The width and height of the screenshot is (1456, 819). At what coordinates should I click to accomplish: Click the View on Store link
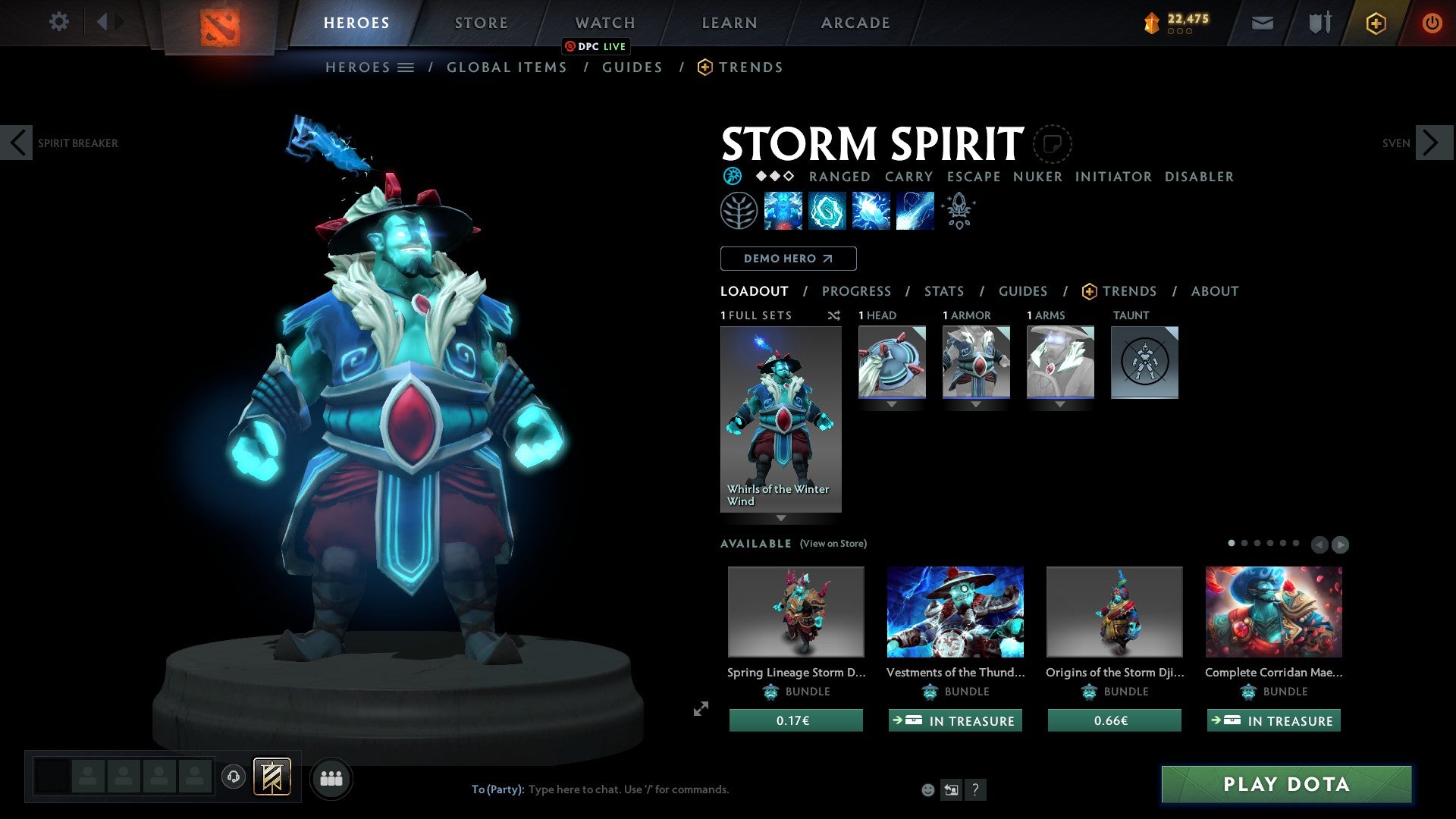(x=833, y=544)
